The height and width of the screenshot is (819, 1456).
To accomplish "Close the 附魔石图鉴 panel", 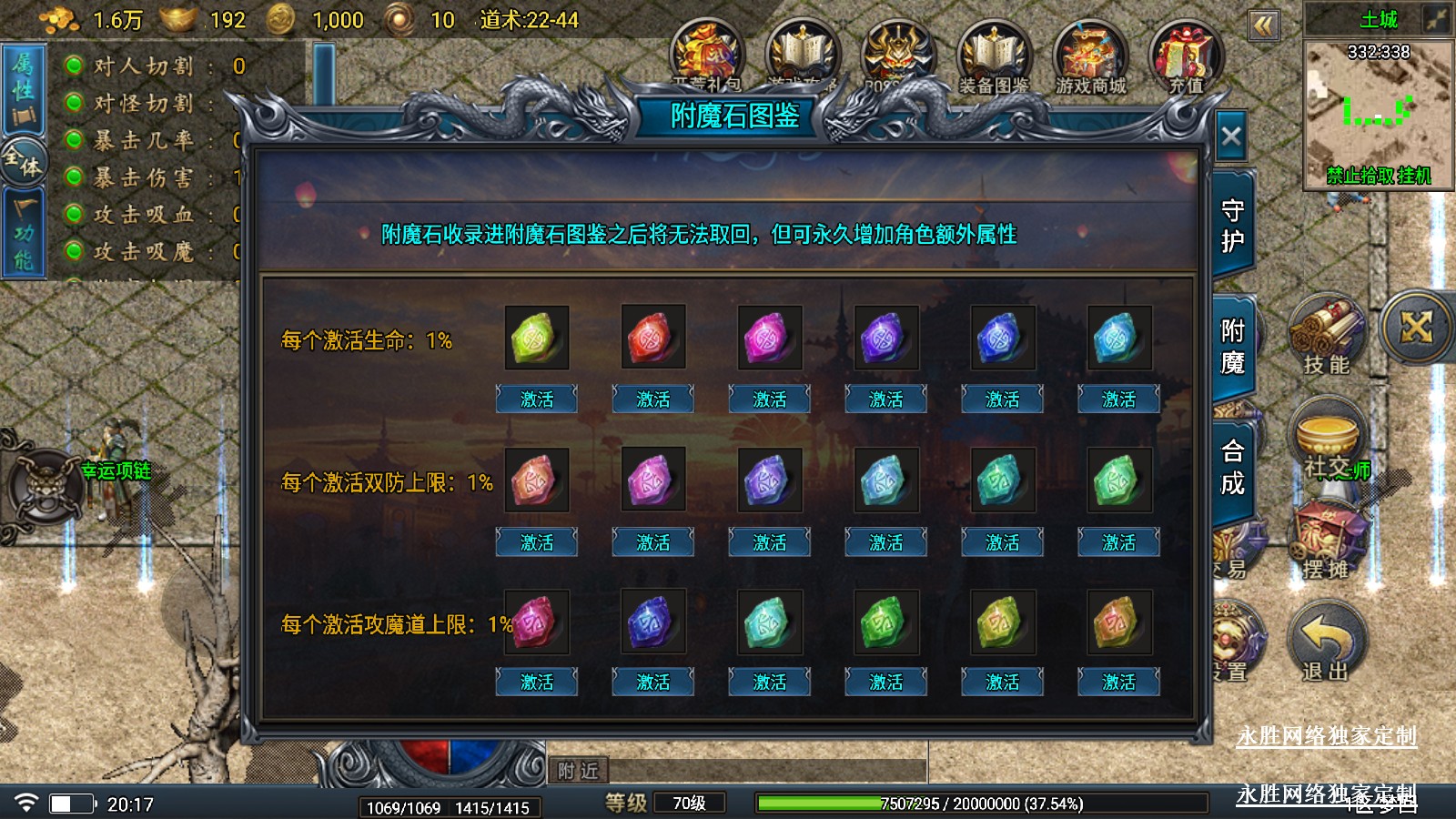I will tap(1230, 137).
